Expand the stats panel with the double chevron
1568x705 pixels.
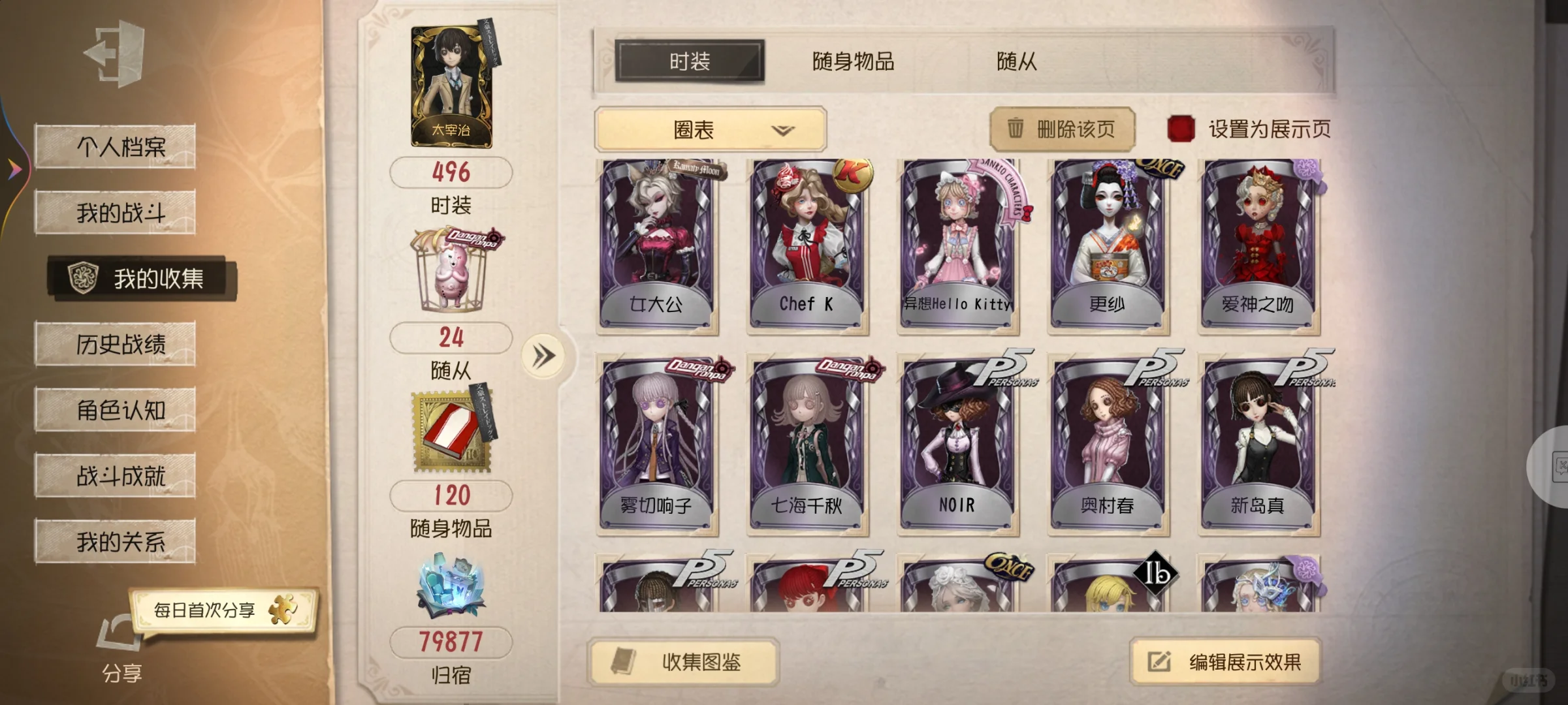(x=544, y=356)
